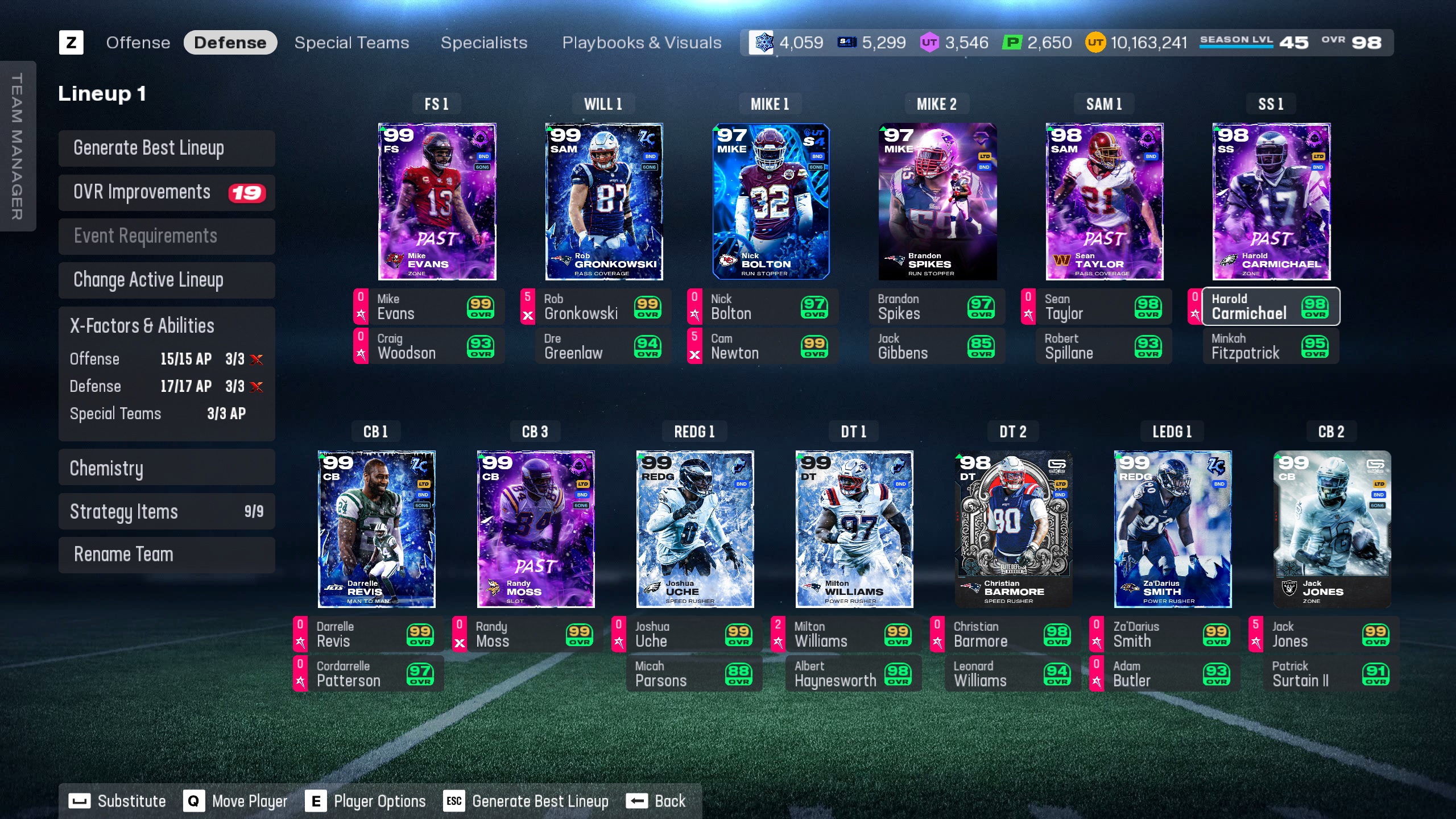Choose backup Cam Newton row
1456x819 pixels.
[762, 346]
